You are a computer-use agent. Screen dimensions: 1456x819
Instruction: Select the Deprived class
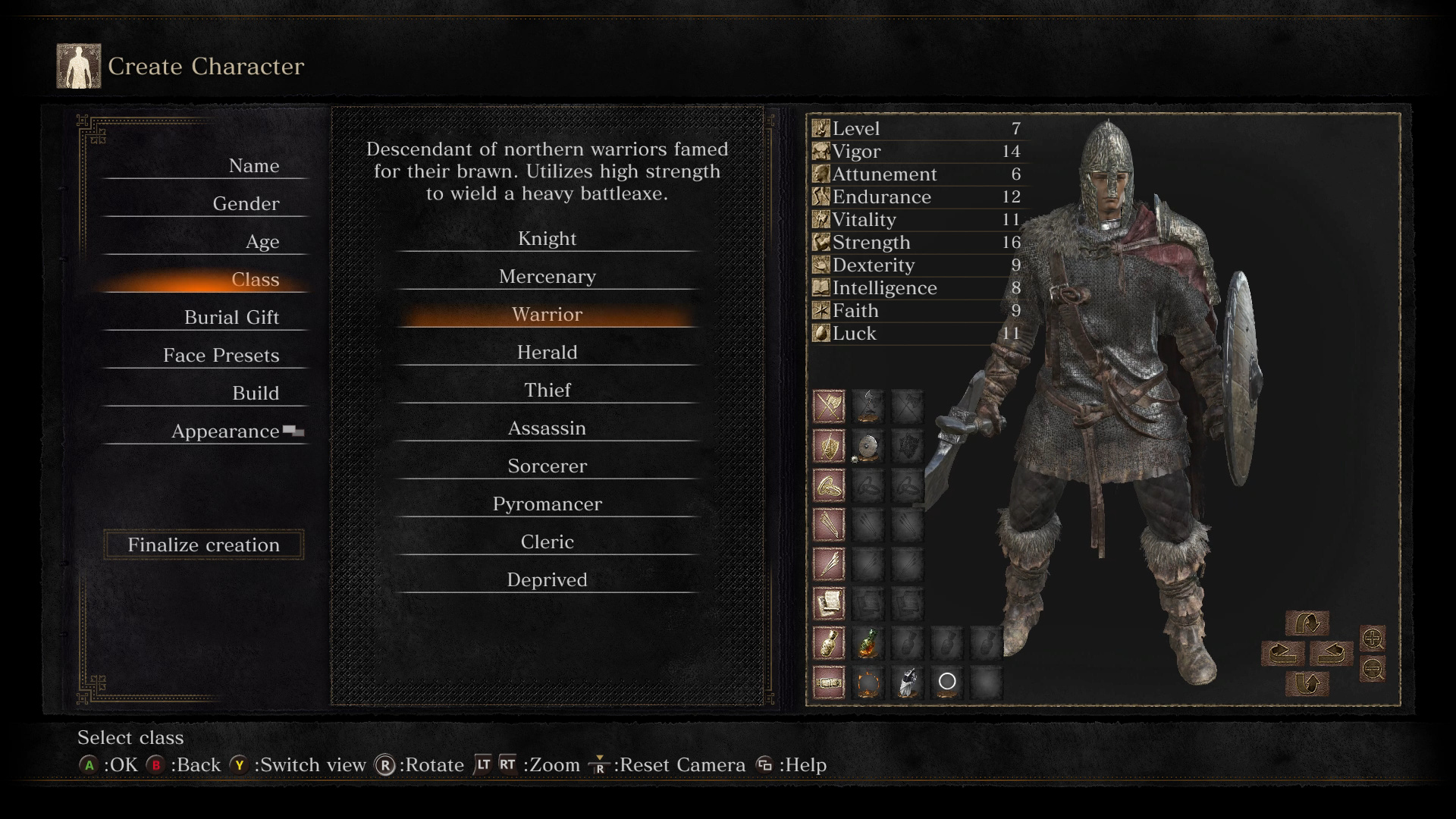click(x=547, y=580)
